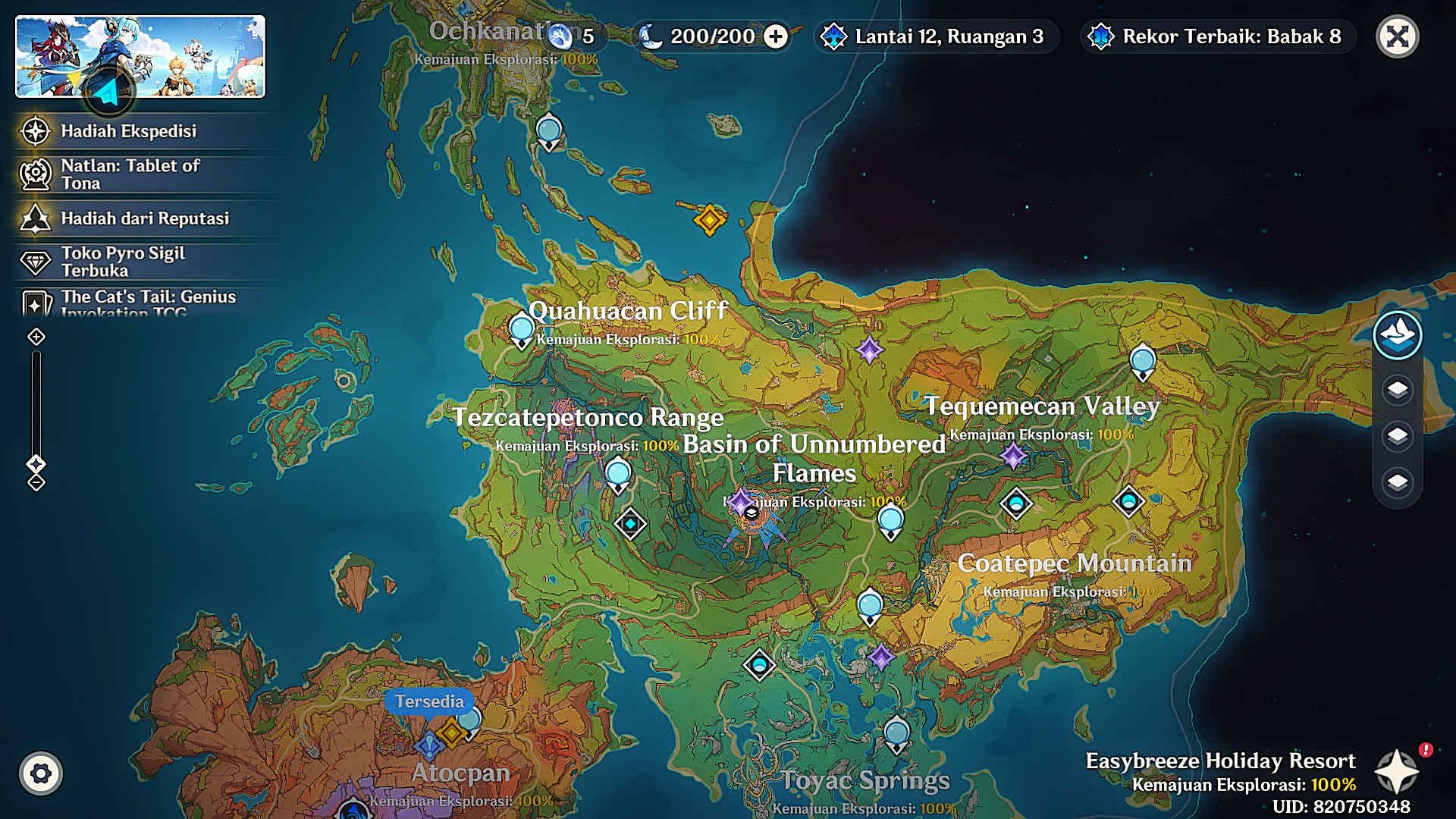Close the map screen
This screenshot has height=819, width=1456.
tap(1397, 36)
